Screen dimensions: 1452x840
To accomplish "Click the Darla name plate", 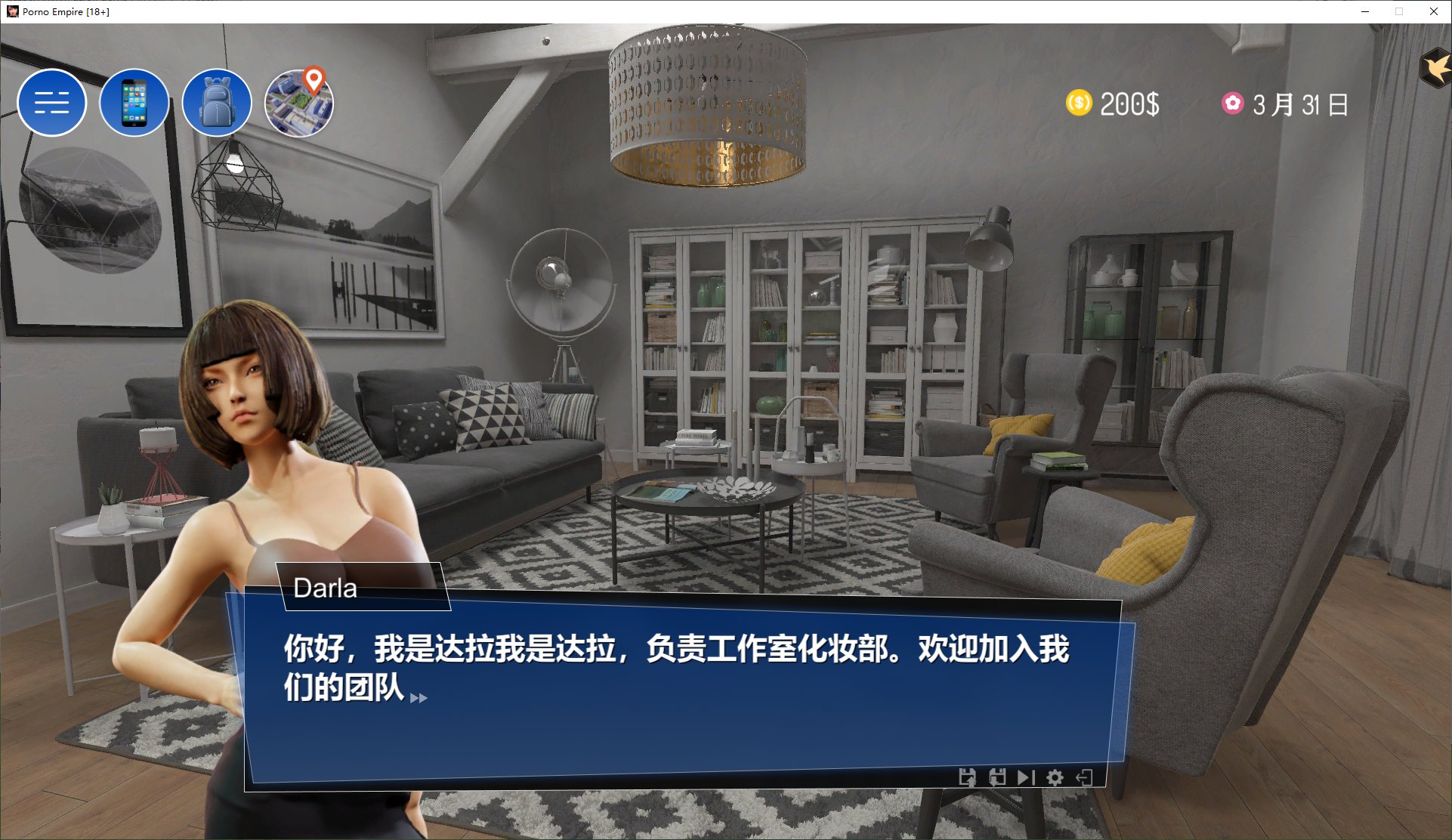I will (x=325, y=588).
